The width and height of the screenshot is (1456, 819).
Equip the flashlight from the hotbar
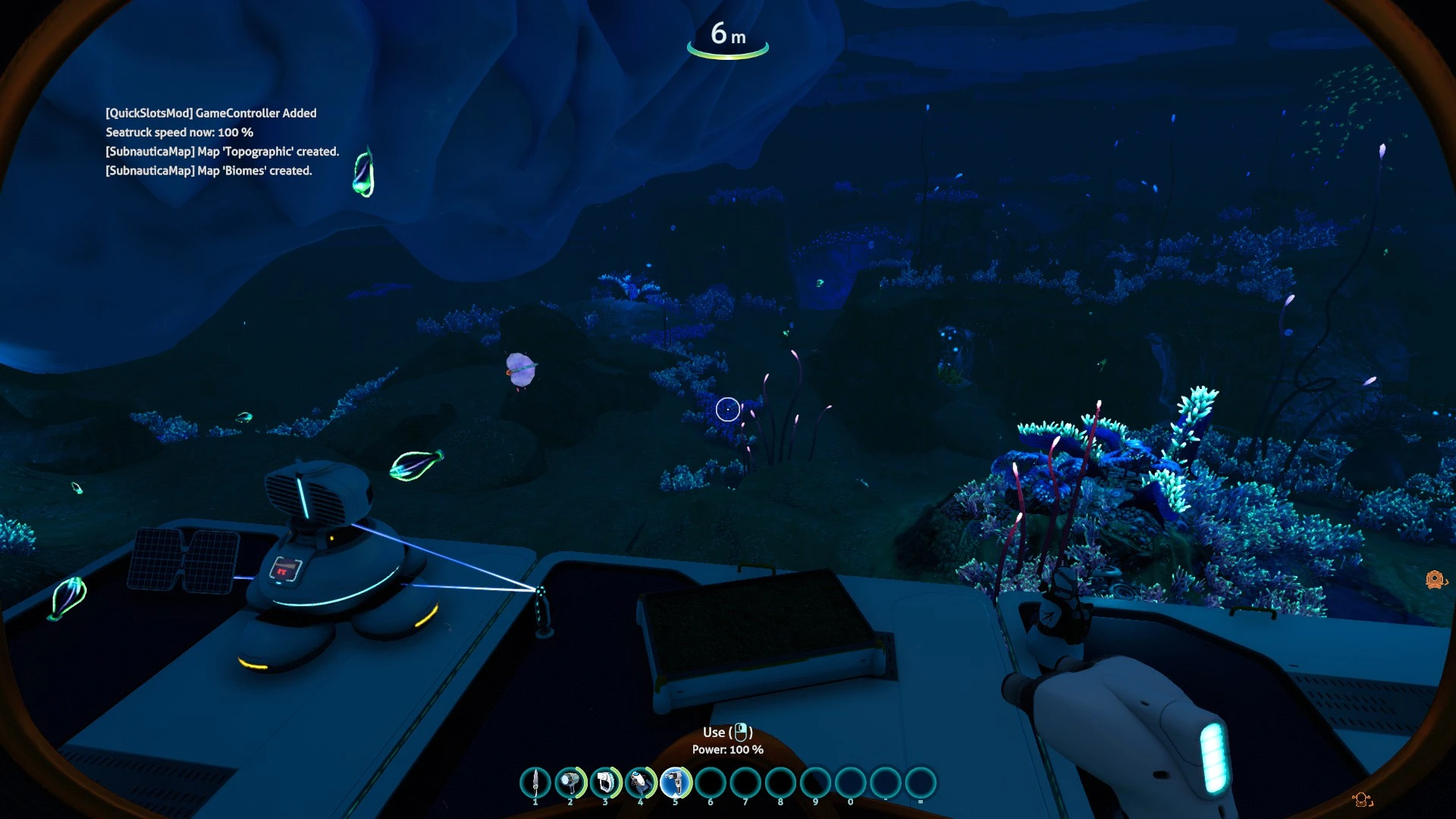pyautogui.click(x=570, y=783)
